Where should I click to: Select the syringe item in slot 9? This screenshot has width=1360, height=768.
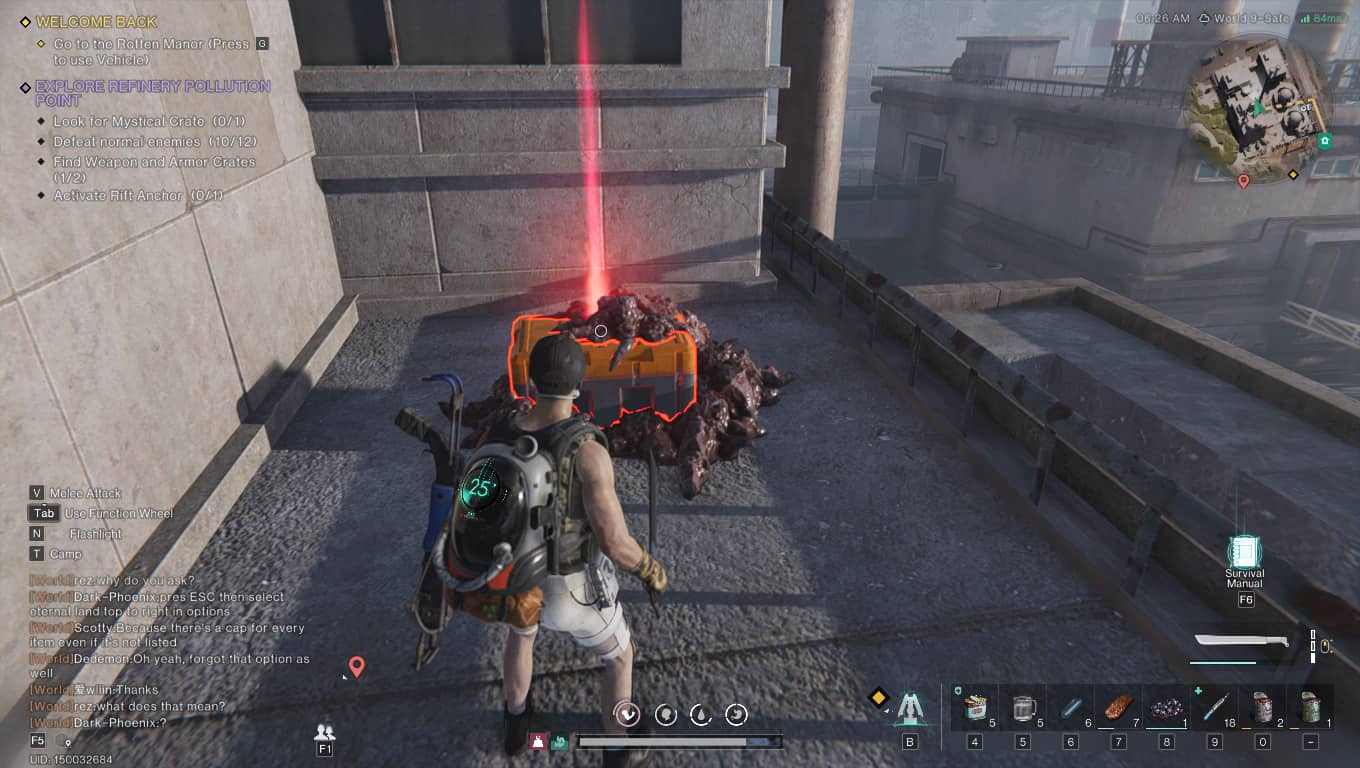(x=1215, y=708)
